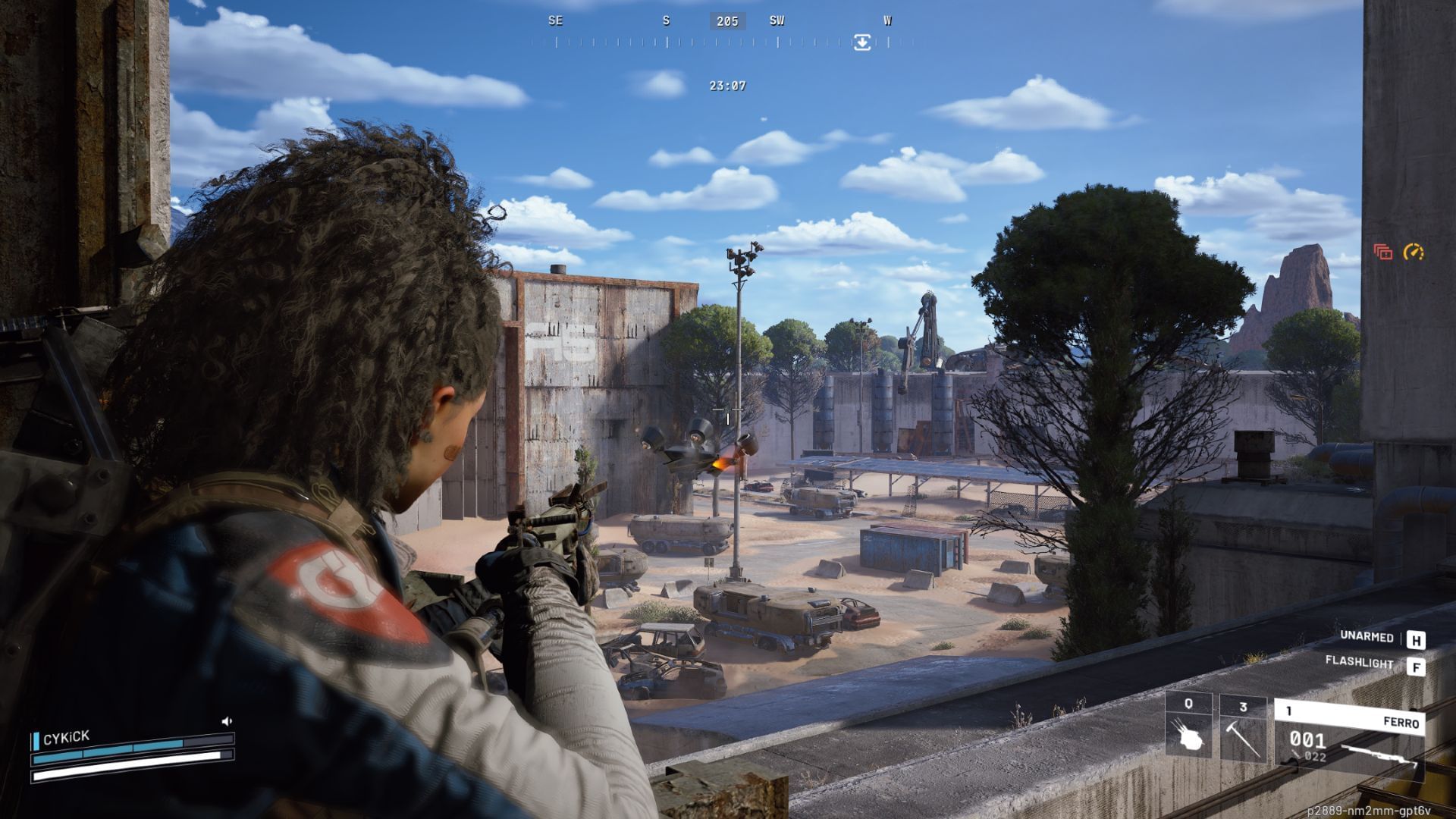
Task: Click the clock showing 23:07
Action: point(727,86)
